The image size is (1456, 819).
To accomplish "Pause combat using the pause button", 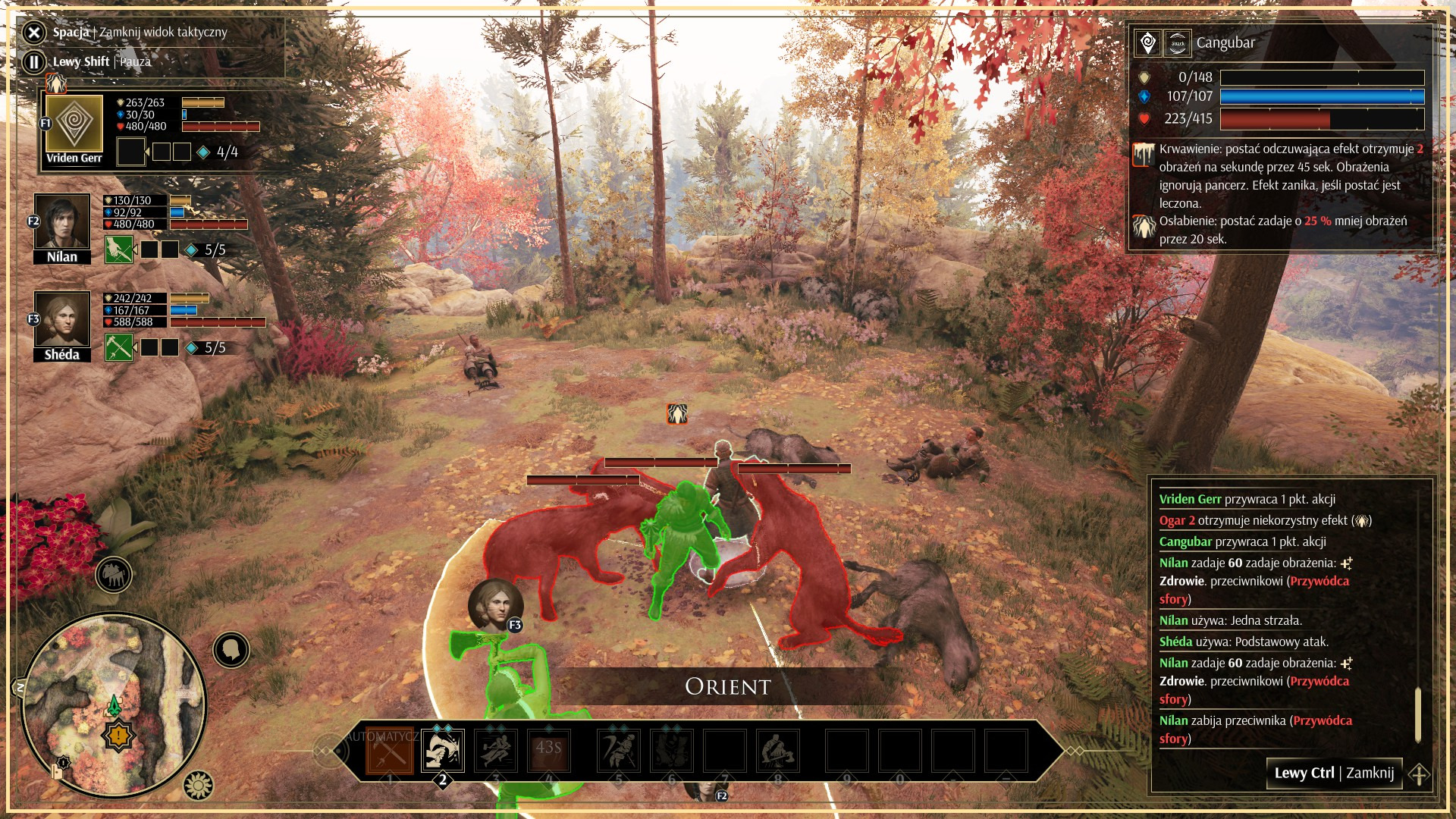I will pos(34,61).
